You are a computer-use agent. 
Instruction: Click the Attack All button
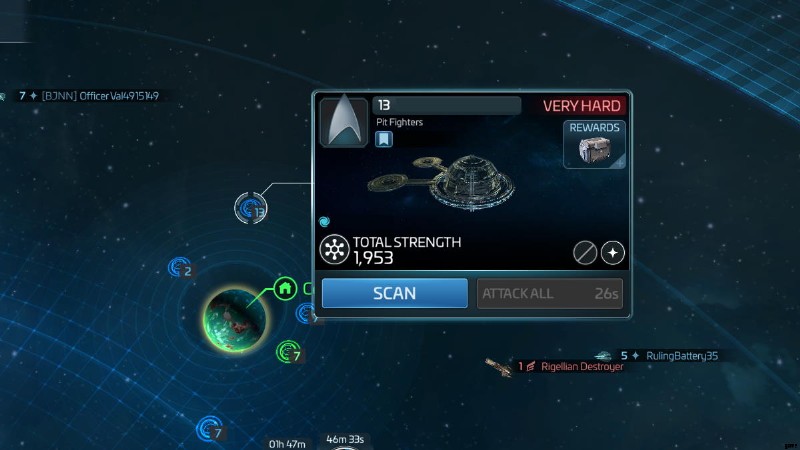coord(551,294)
